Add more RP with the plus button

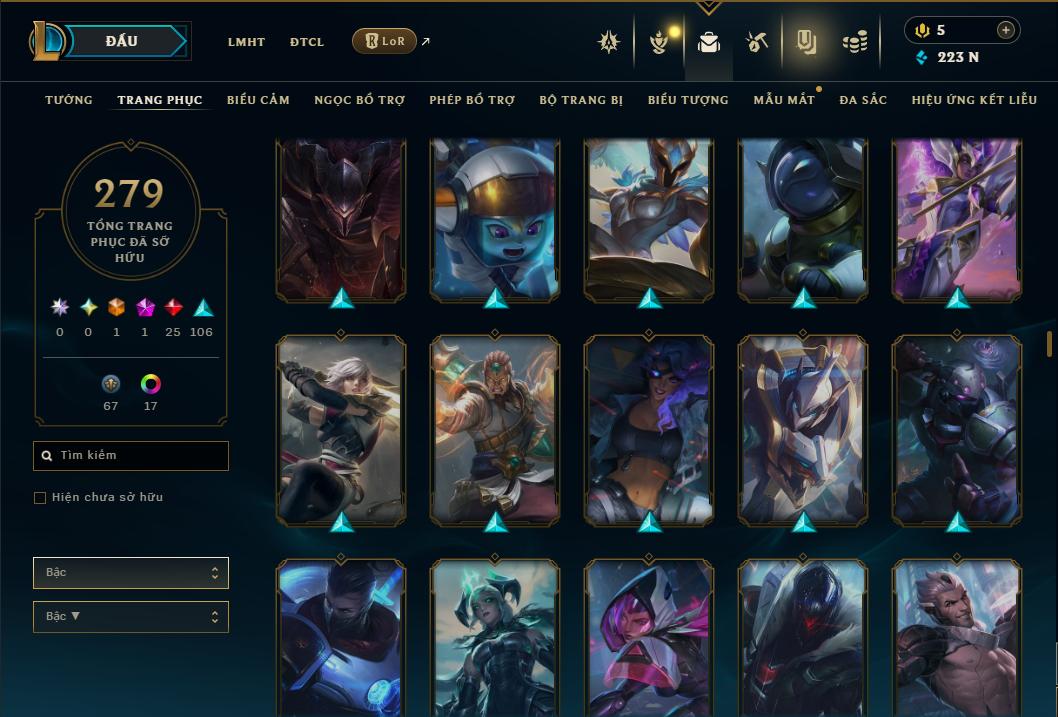(x=1005, y=30)
